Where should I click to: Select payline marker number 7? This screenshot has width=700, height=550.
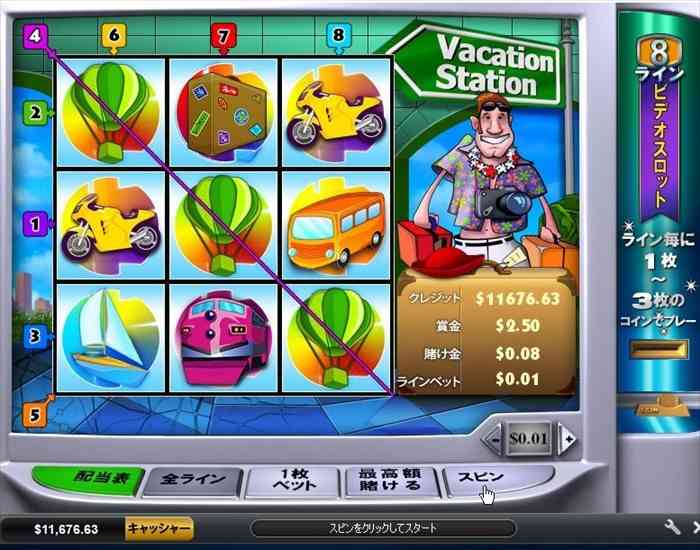click(x=223, y=36)
